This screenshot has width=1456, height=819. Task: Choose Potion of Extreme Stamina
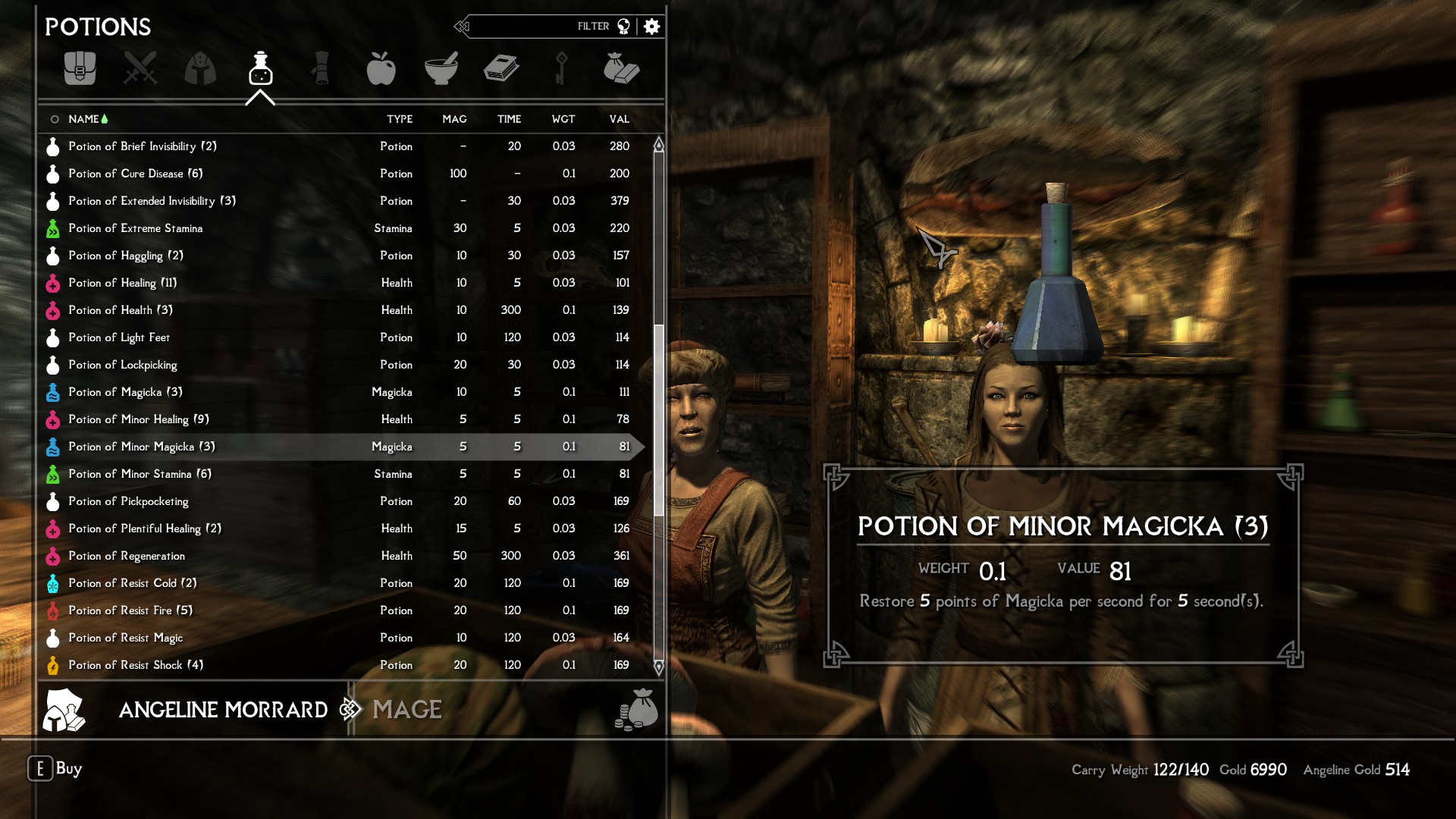coord(135,228)
